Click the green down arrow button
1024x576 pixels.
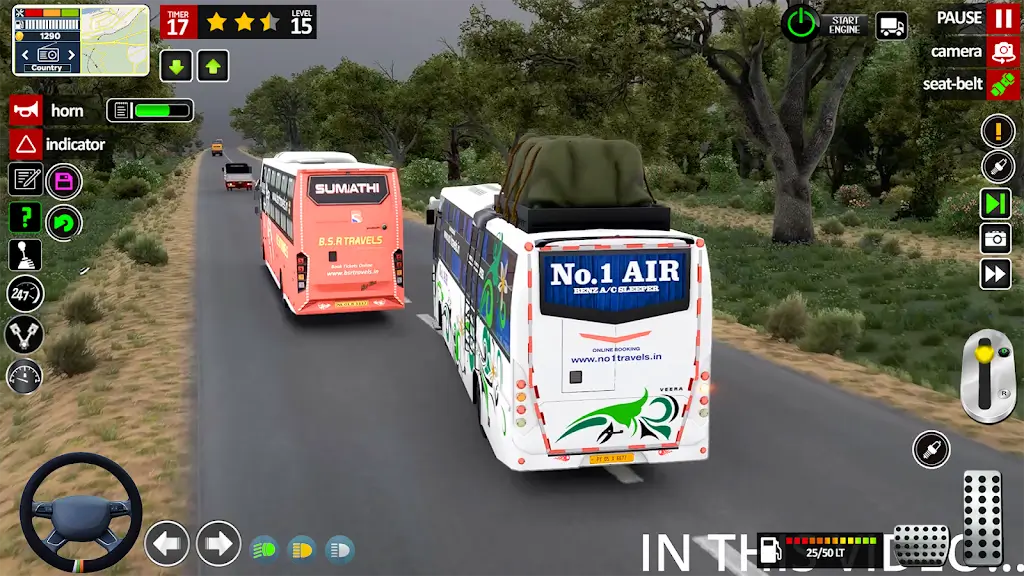pyautogui.click(x=176, y=67)
